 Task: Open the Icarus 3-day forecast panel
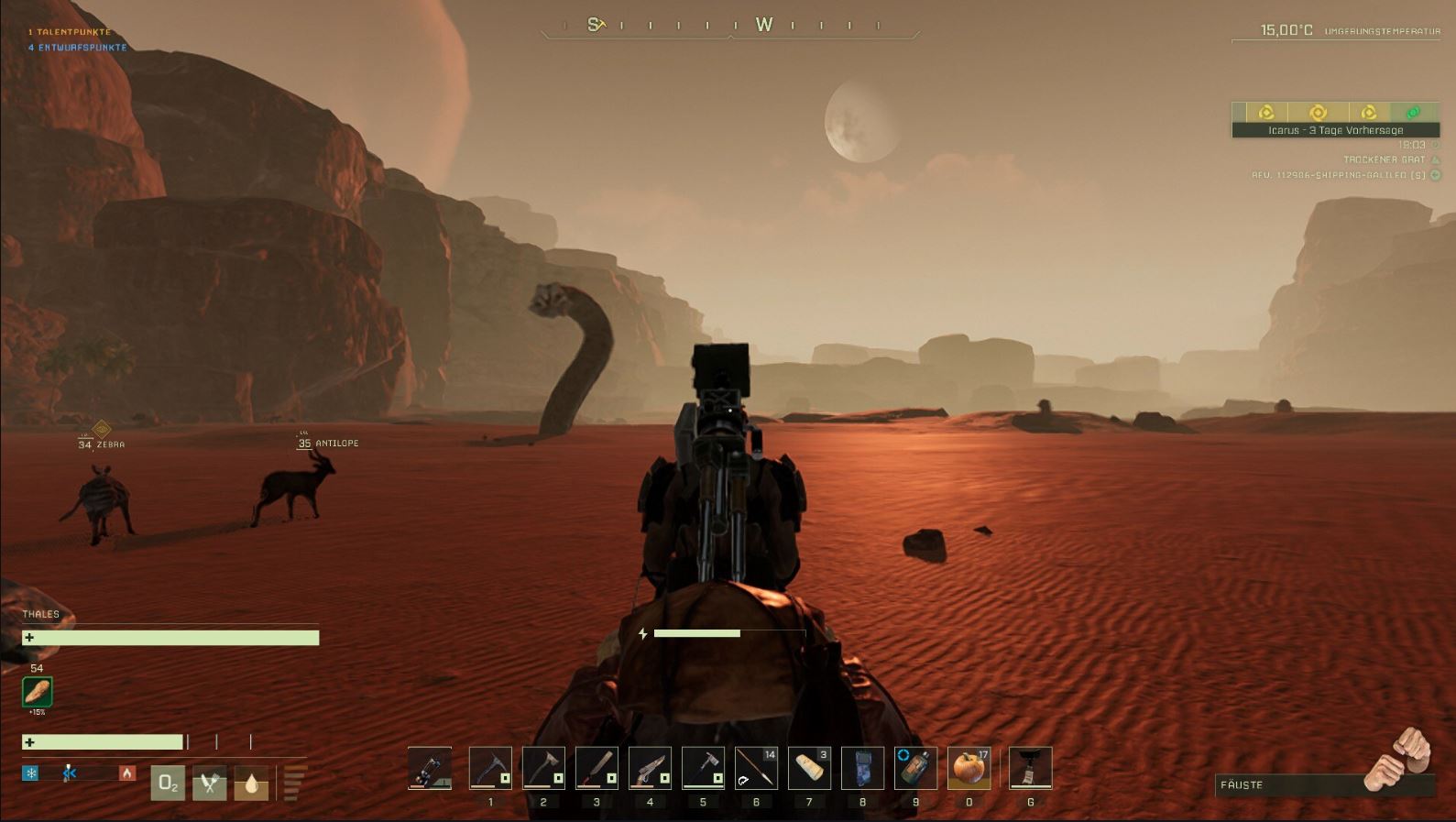pyautogui.click(x=1335, y=130)
